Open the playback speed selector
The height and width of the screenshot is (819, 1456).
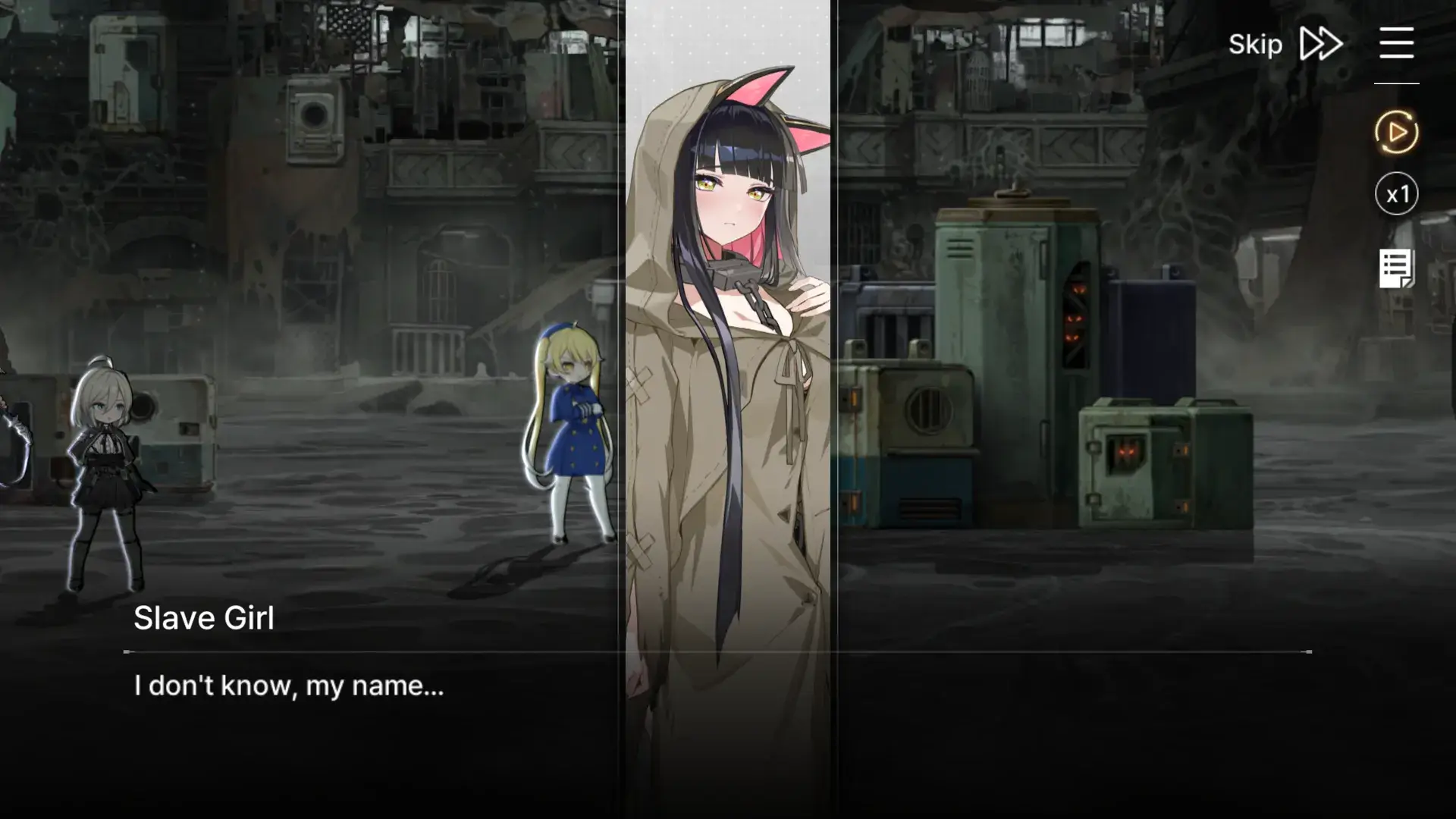tap(1396, 194)
